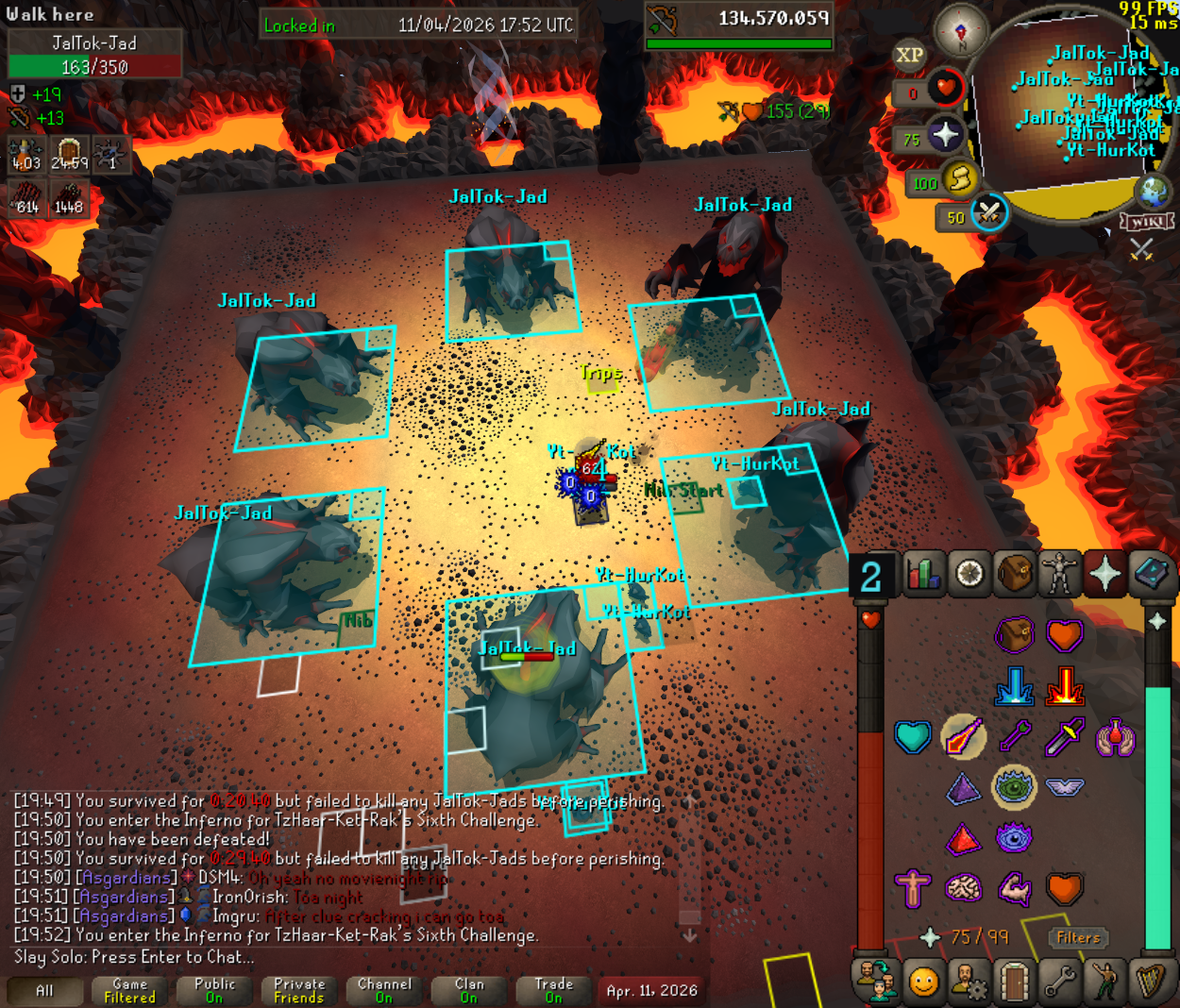Select the All chat tab
1180x1008 pixels.
(44, 991)
